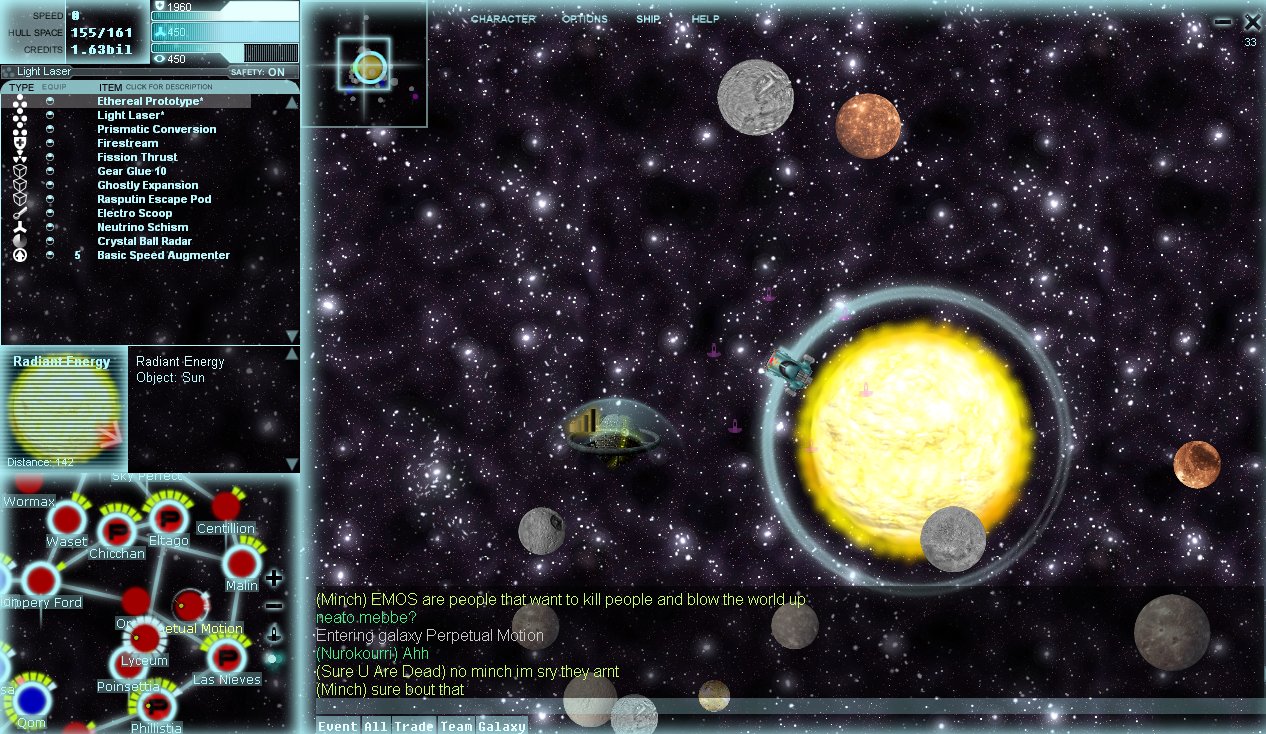The image size is (1266, 734).
Task: Close the game window with X
Action: coord(1252,22)
